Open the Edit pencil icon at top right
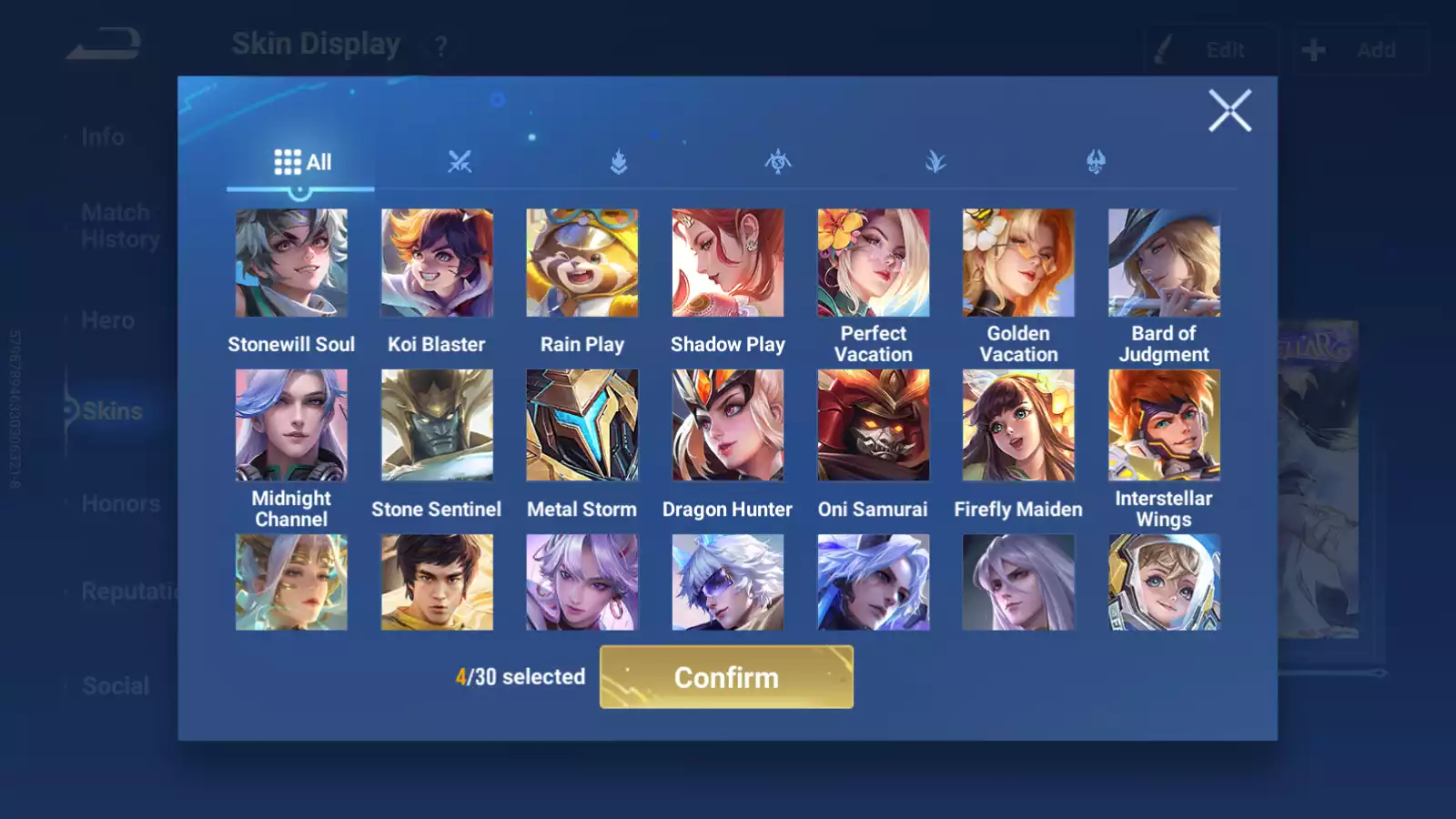This screenshot has height=819, width=1456. pos(1210,50)
